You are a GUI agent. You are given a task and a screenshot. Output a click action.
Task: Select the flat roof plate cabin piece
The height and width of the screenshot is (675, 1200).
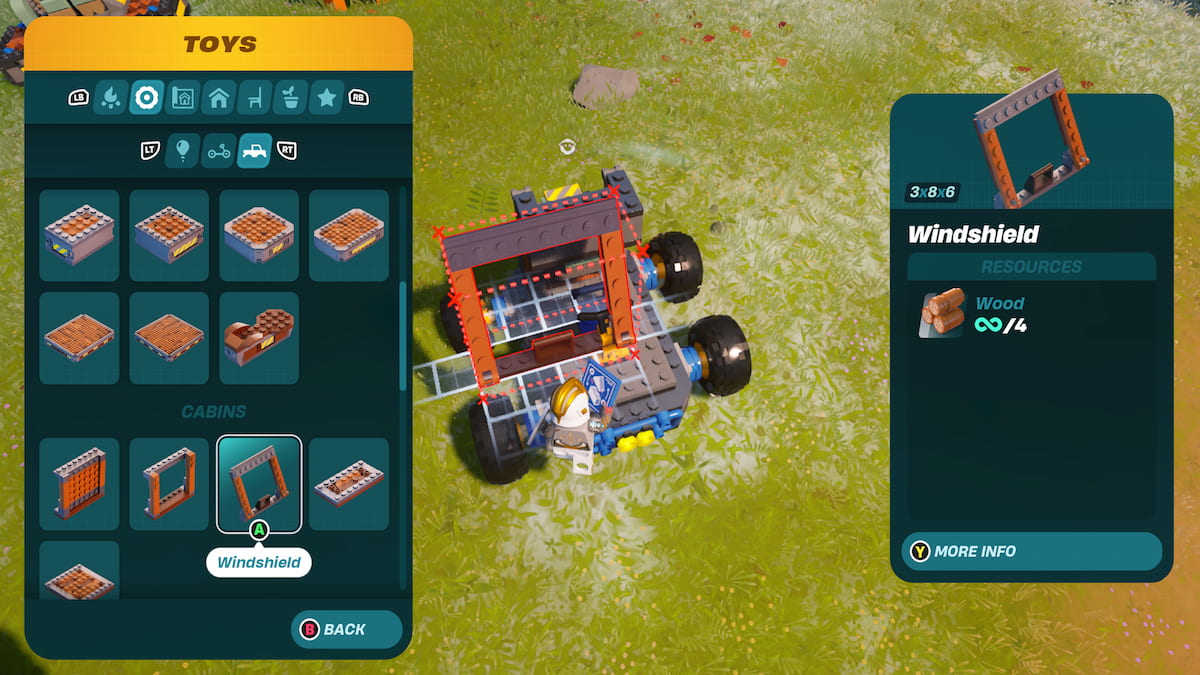[349, 483]
